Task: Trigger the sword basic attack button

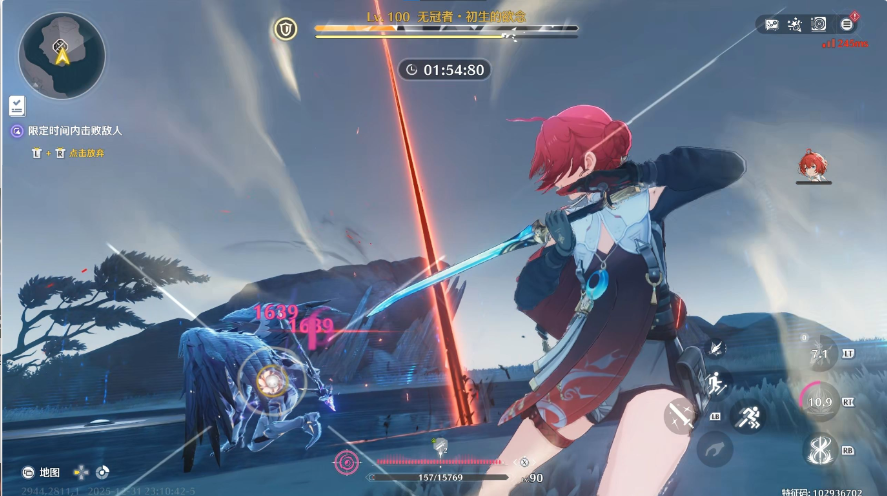Action: pyautogui.click(x=681, y=414)
